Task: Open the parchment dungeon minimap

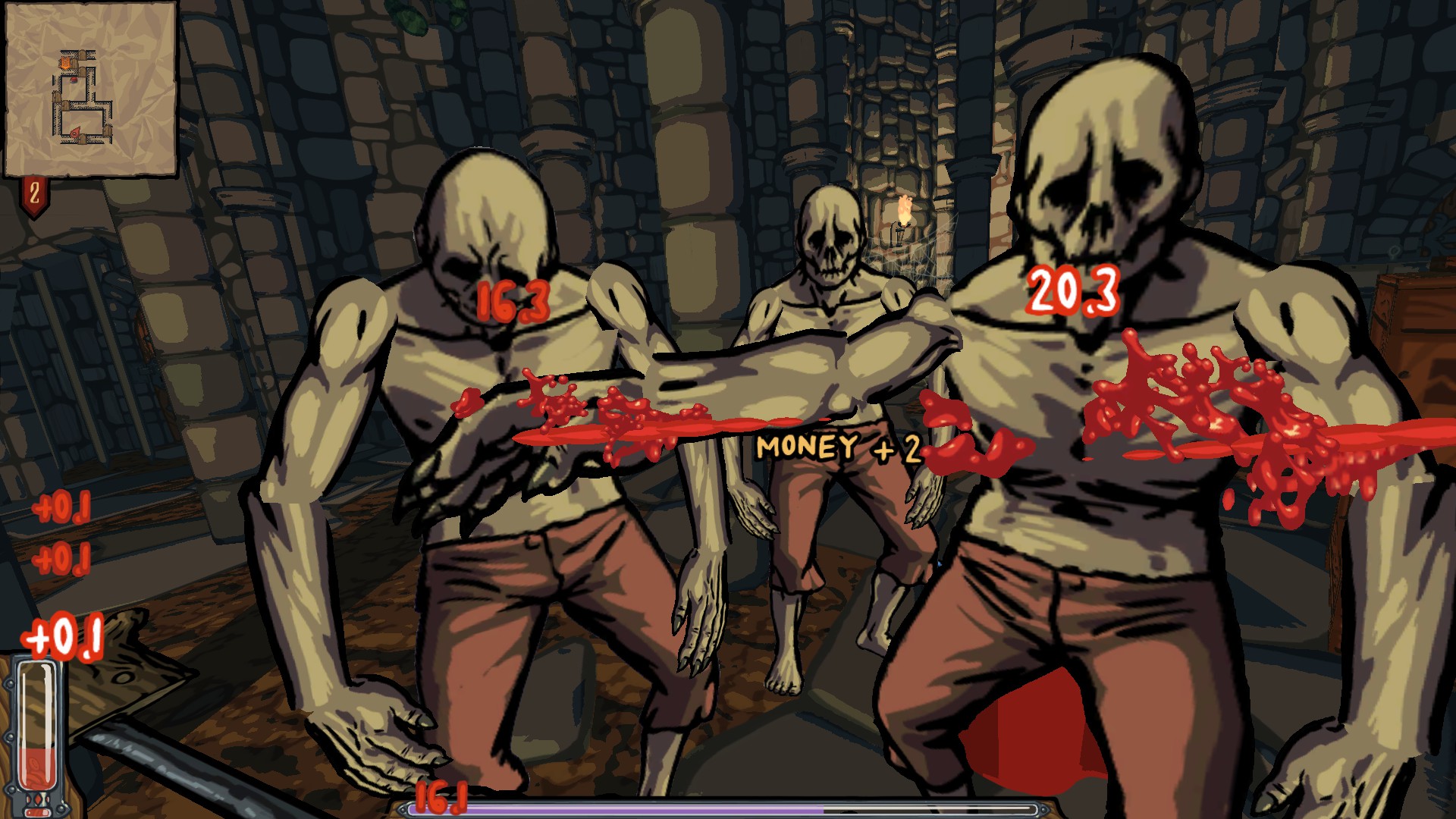Action: point(90,89)
